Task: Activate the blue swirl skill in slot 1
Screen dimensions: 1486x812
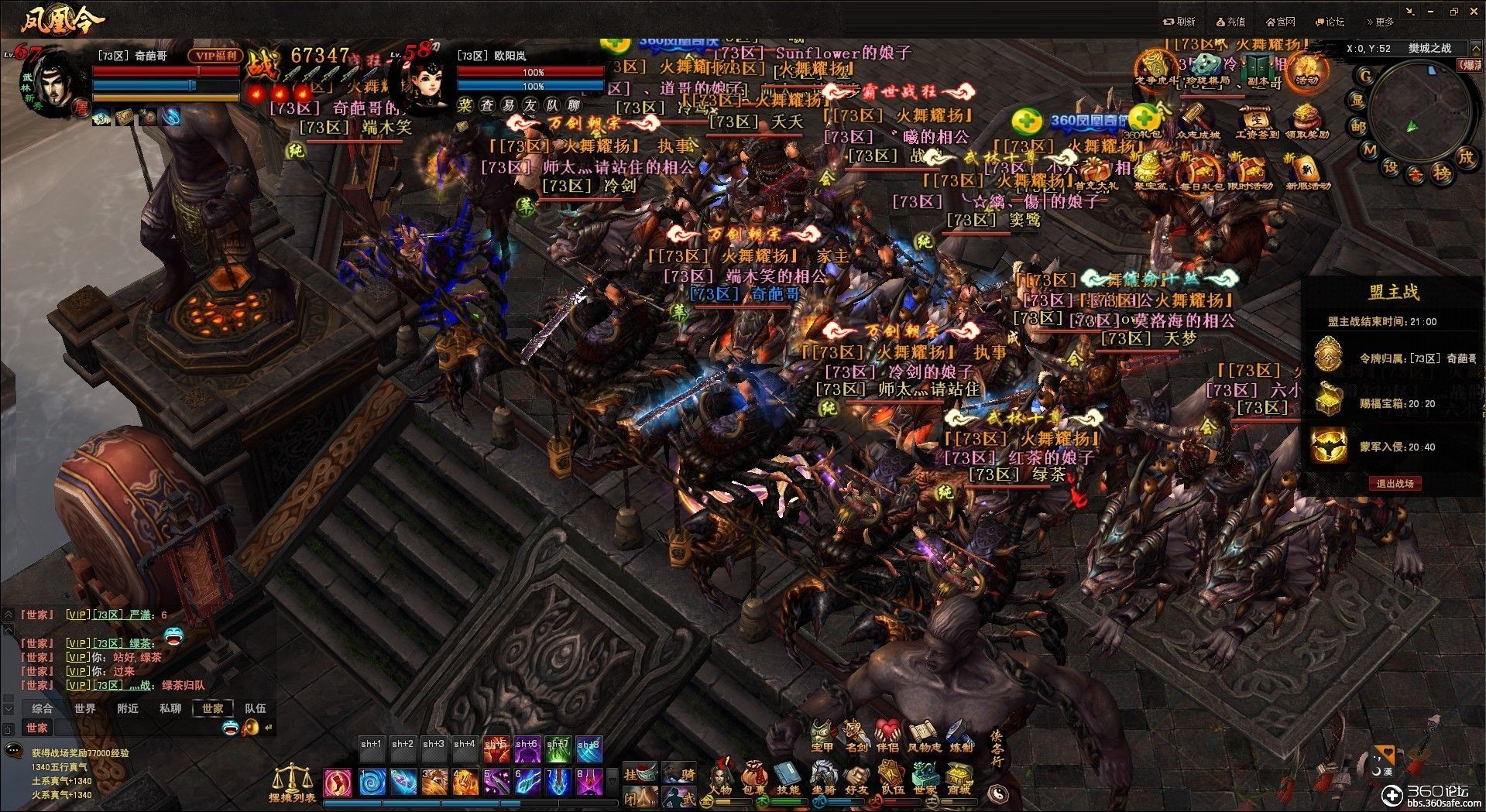Action: [x=372, y=782]
